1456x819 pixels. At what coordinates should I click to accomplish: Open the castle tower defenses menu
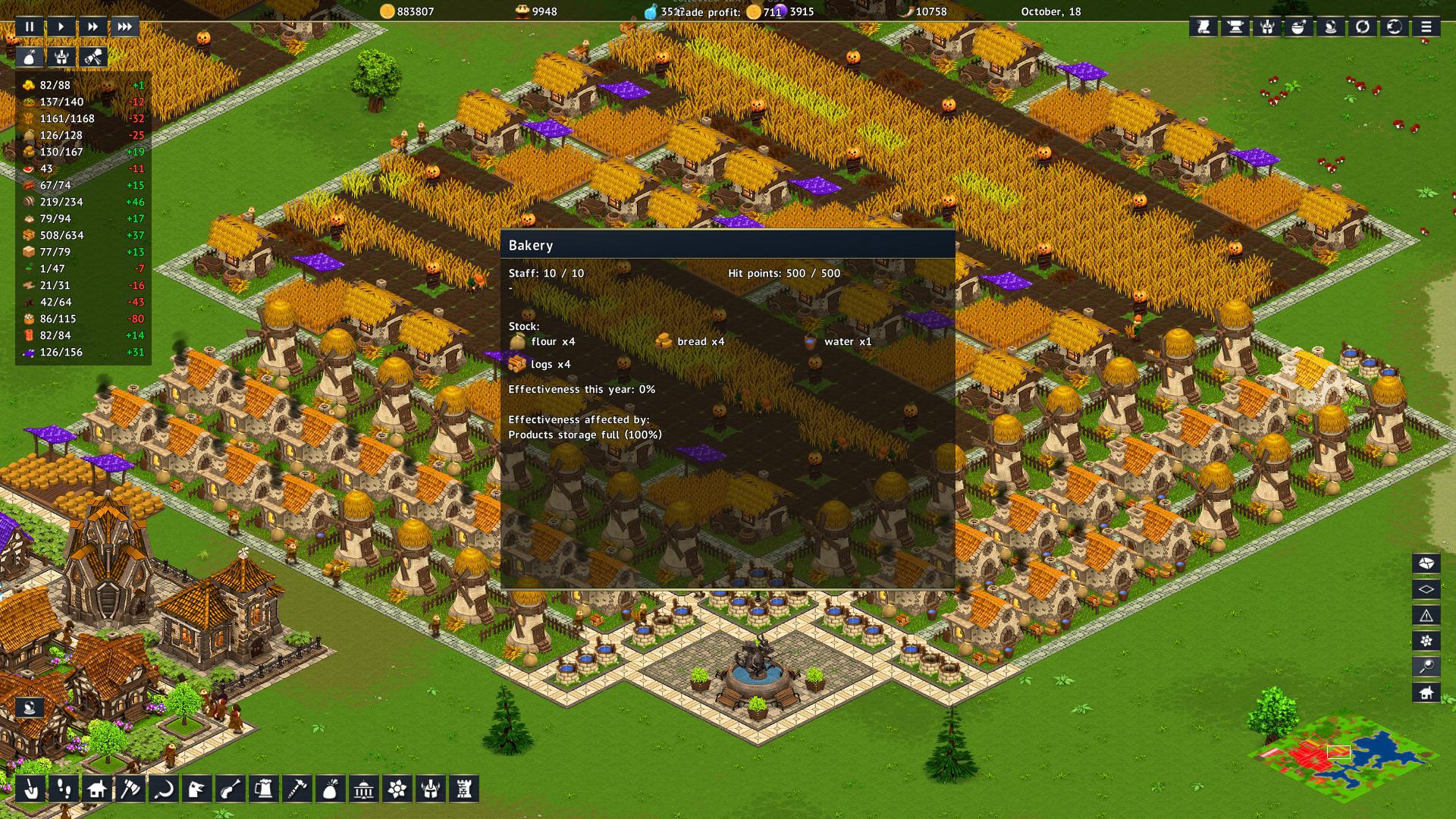point(463,789)
